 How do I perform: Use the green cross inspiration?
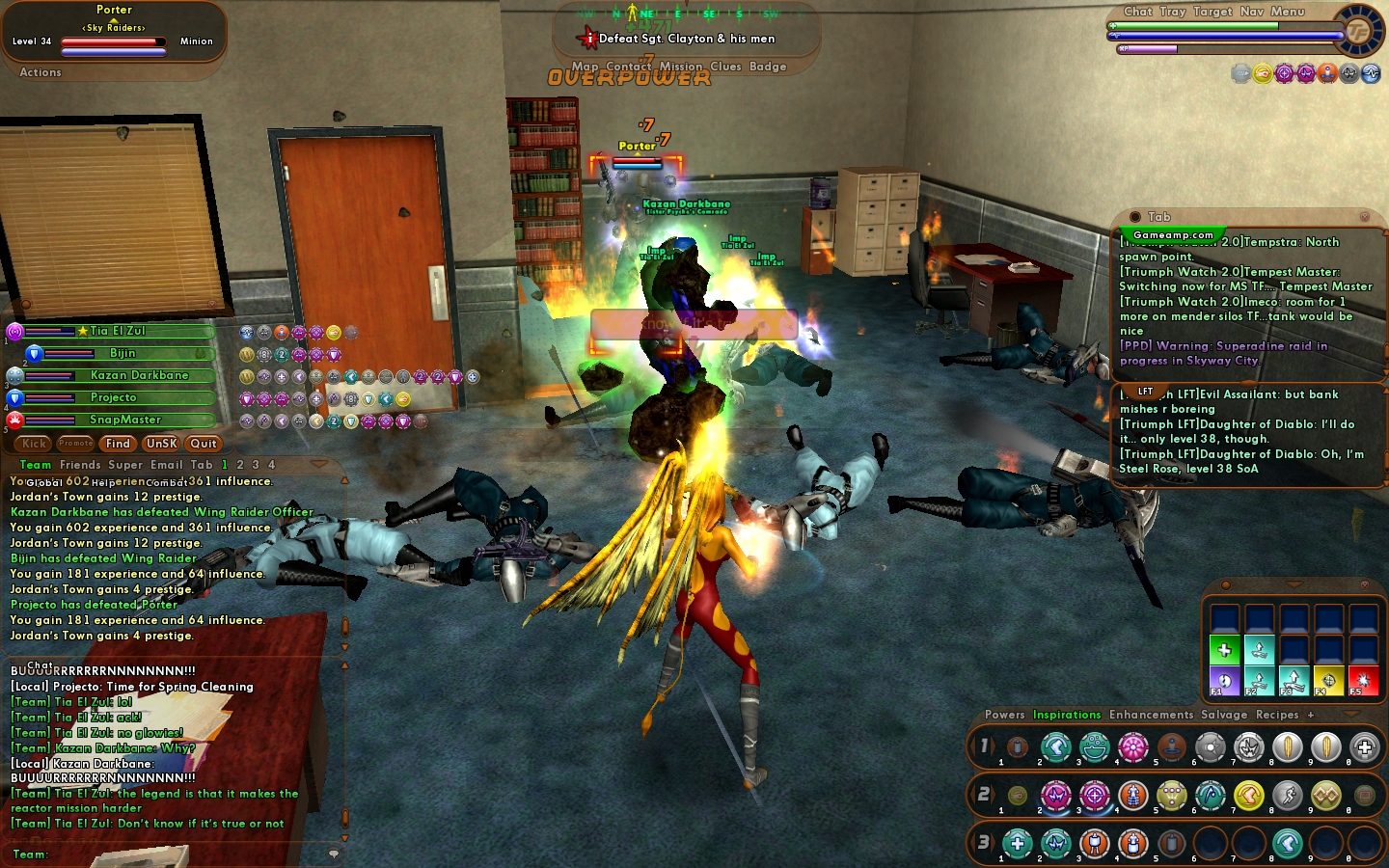click(x=1224, y=650)
